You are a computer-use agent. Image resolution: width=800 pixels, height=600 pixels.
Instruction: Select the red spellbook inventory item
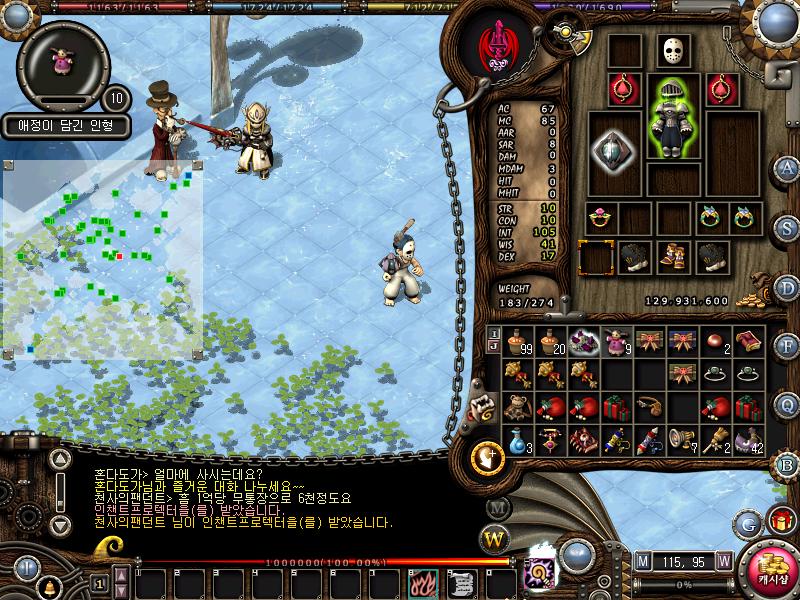point(748,341)
